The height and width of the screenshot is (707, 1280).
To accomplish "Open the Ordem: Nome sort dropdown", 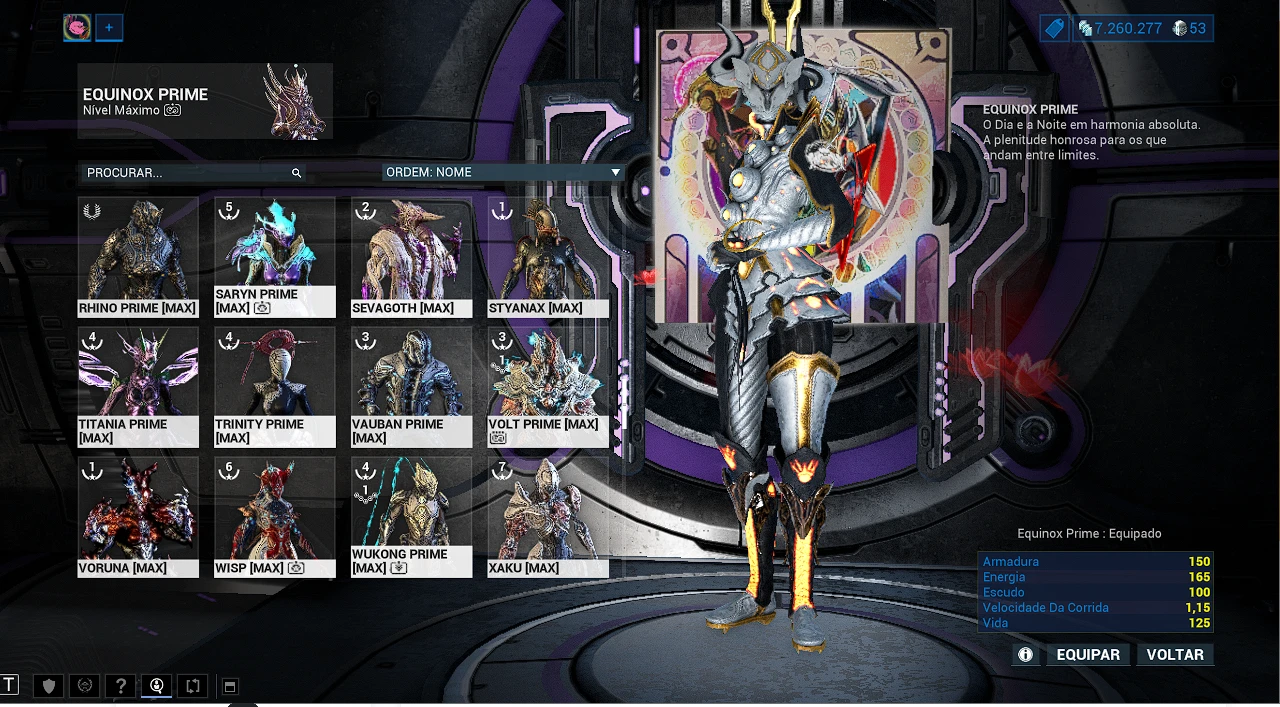I will [x=503, y=172].
